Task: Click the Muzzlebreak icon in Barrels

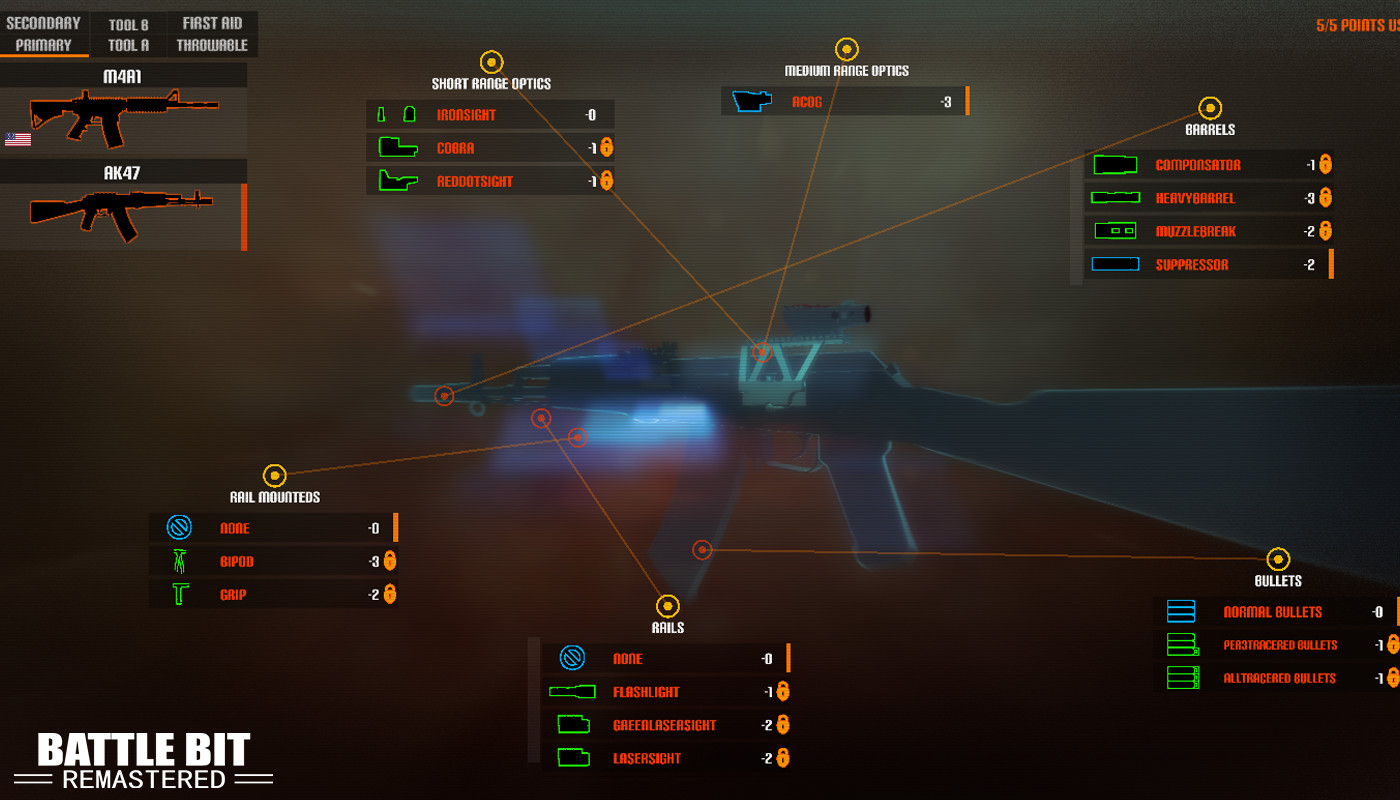Action: (1115, 231)
